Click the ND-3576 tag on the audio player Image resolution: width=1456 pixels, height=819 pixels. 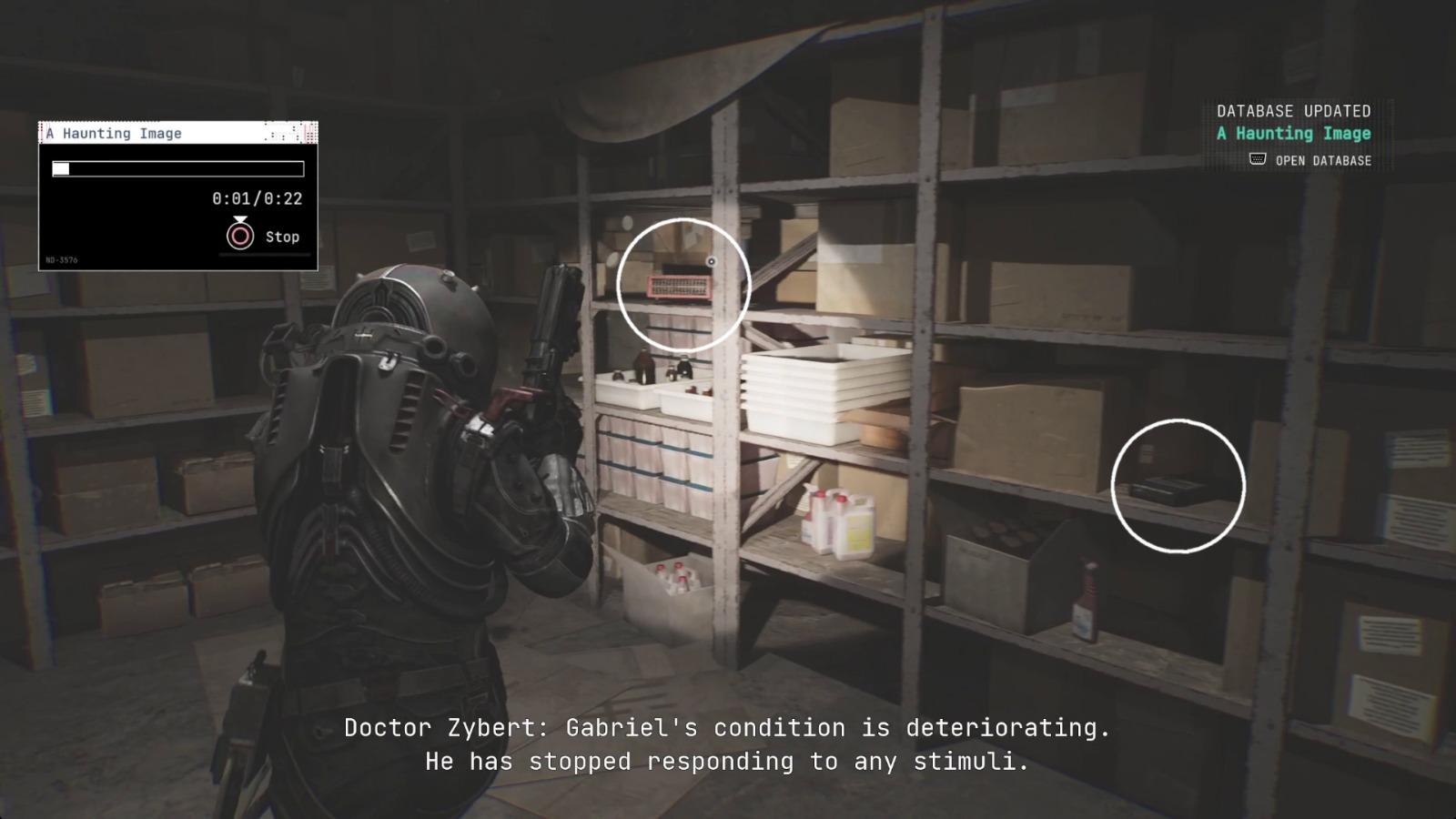coord(63,258)
